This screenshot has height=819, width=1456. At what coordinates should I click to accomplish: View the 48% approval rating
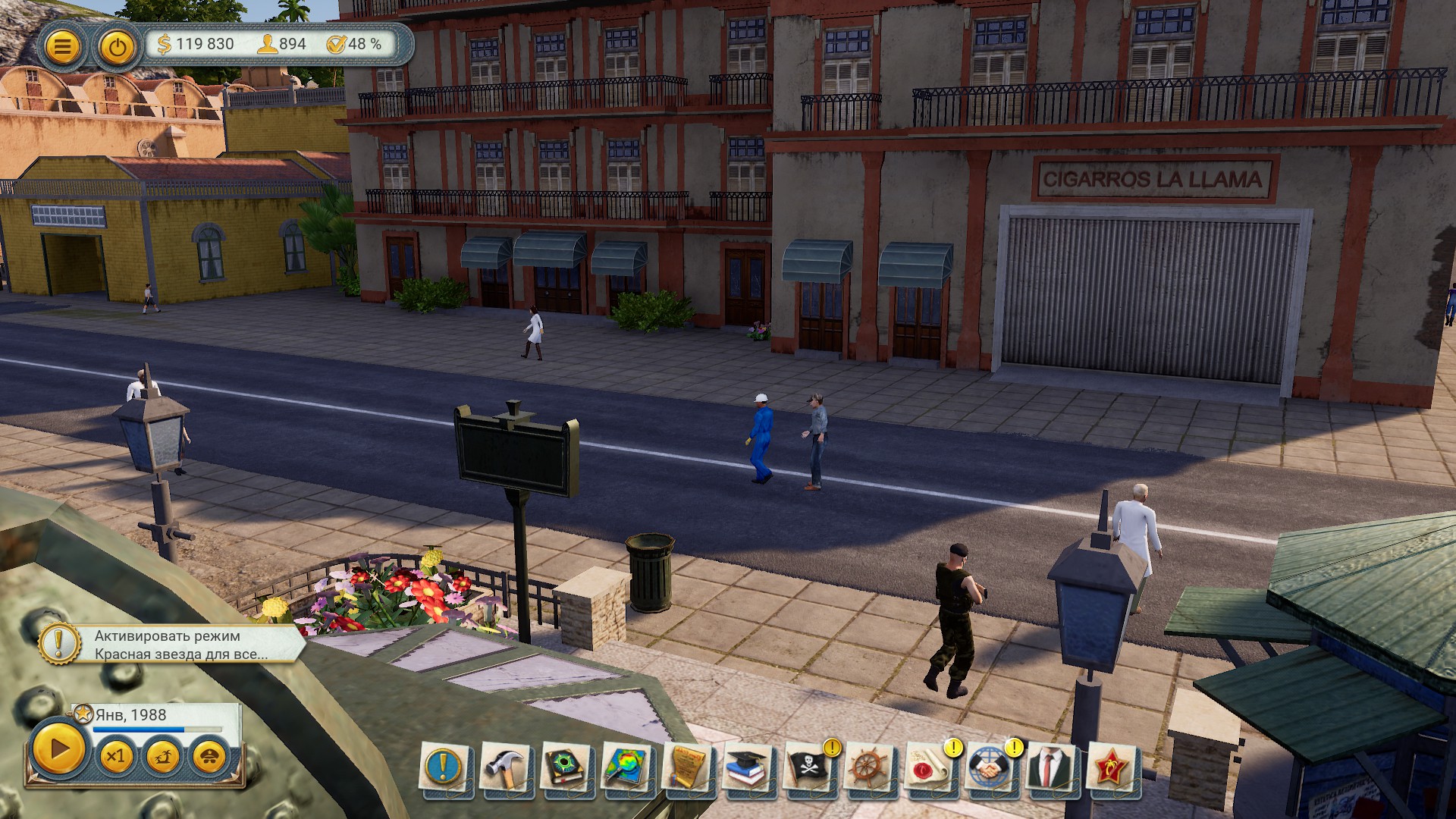click(x=354, y=44)
